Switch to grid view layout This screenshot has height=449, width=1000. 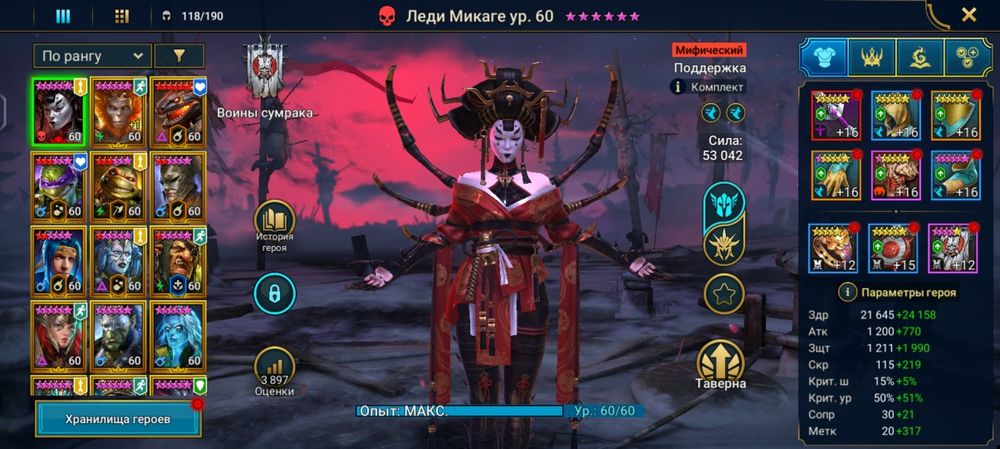[122, 16]
